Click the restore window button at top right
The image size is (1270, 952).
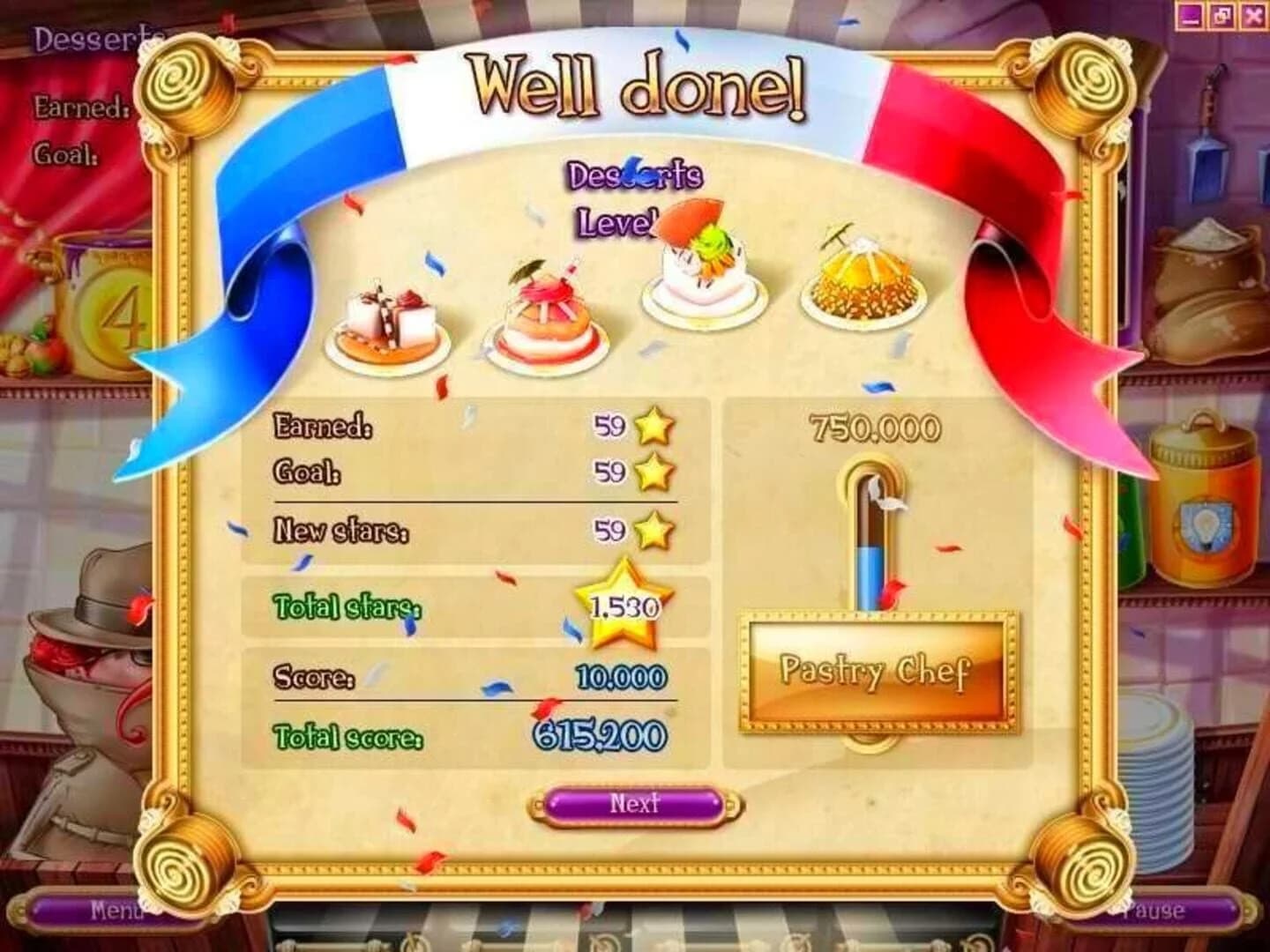[x=1224, y=13]
